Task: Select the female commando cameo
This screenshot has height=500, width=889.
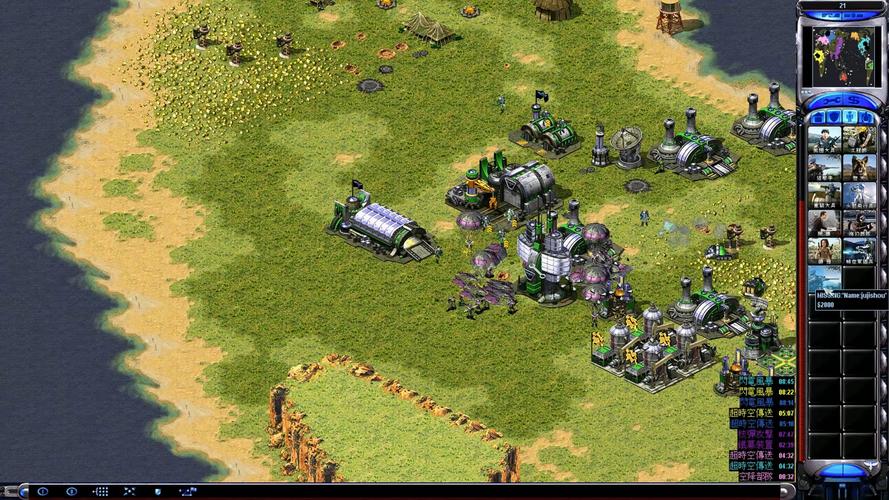Action: (824, 250)
